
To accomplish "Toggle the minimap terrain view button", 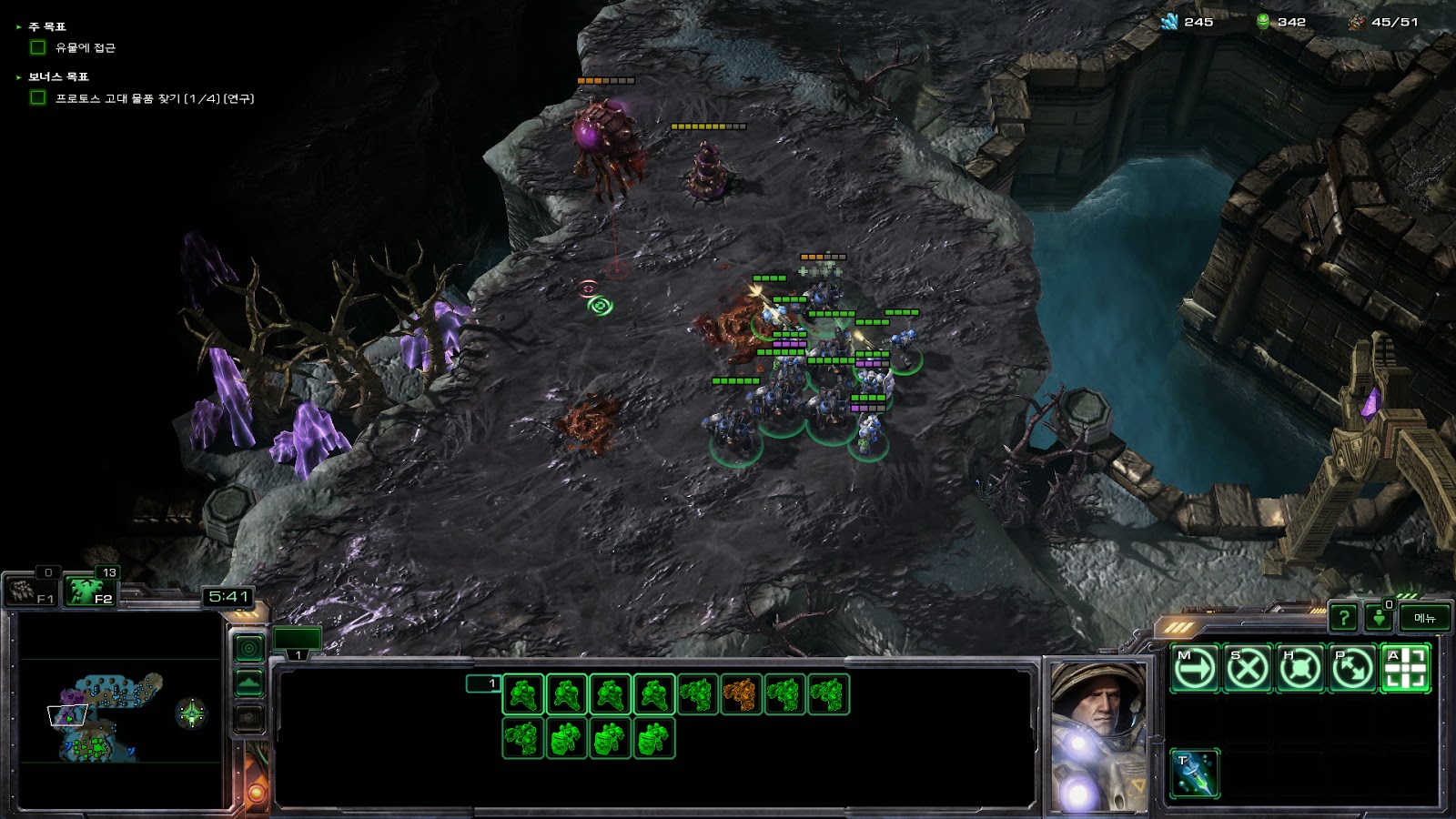I will click(249, 682).
